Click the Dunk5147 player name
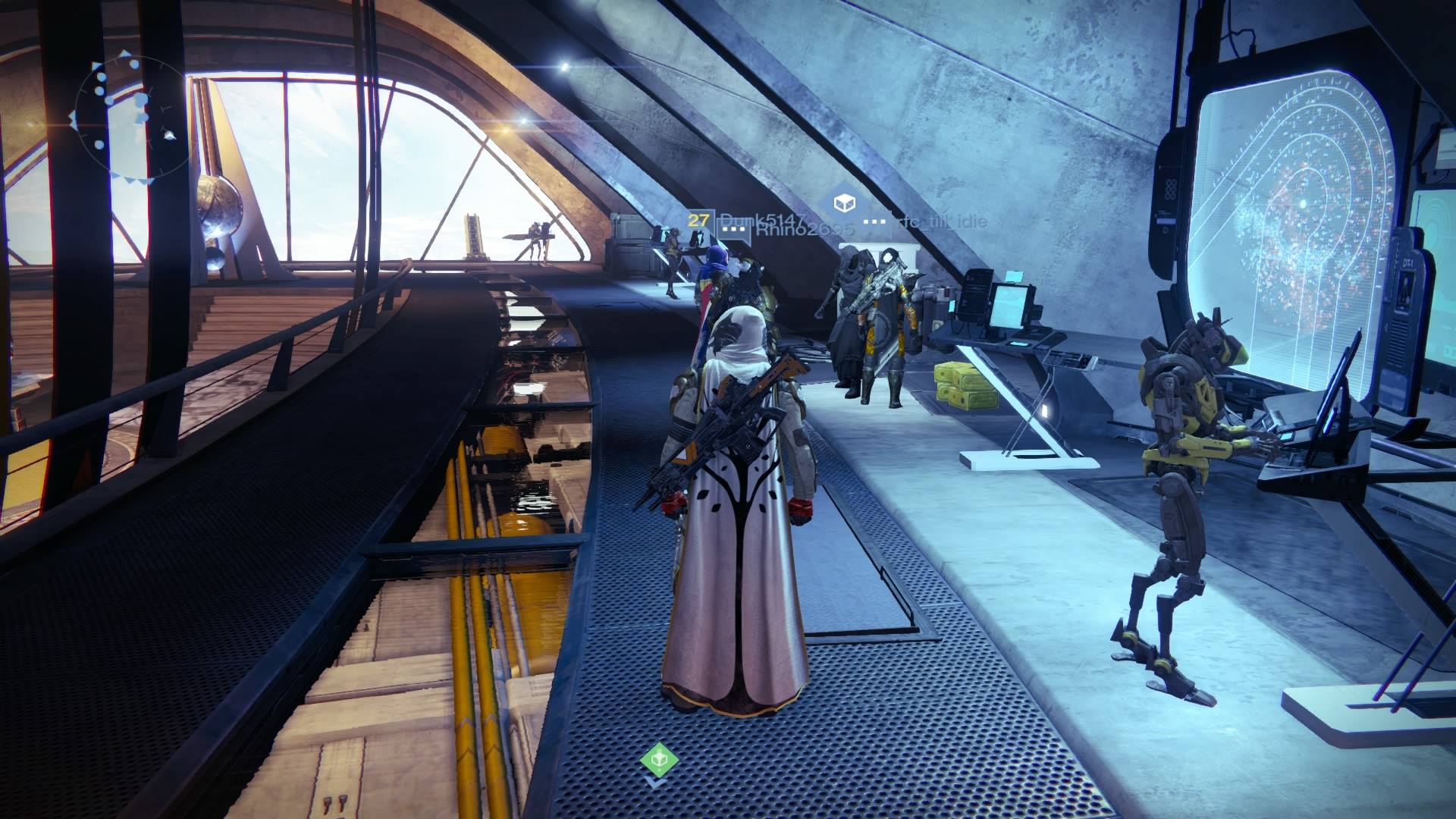The width and height of the screenshot is (1456, 819). 763,221
